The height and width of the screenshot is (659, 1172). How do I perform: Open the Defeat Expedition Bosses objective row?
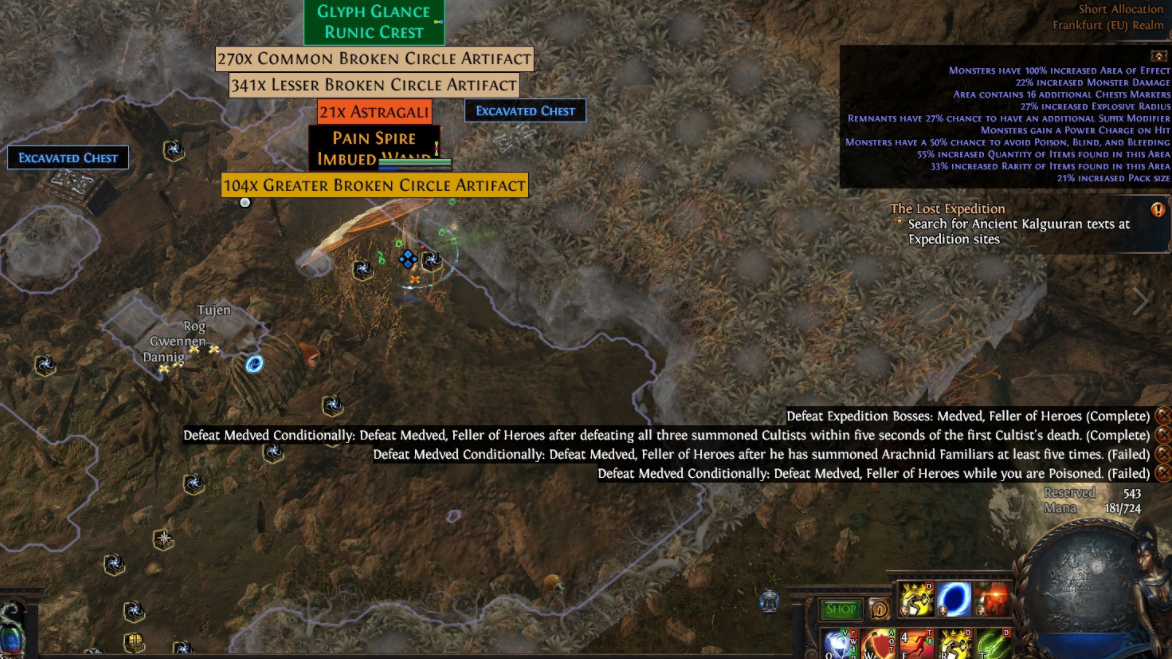point(968,416)
